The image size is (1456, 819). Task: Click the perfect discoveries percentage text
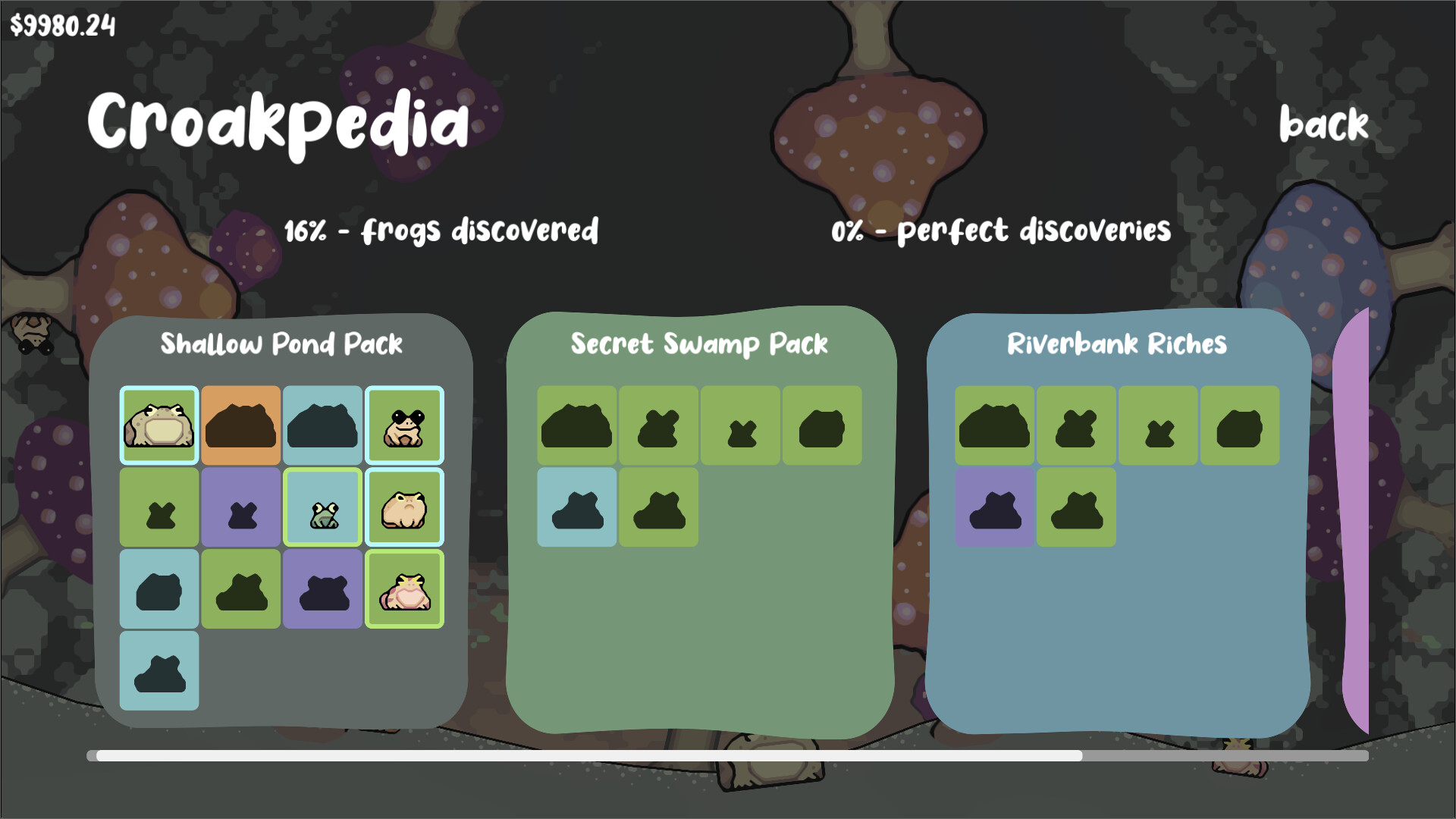coord(999,230)
